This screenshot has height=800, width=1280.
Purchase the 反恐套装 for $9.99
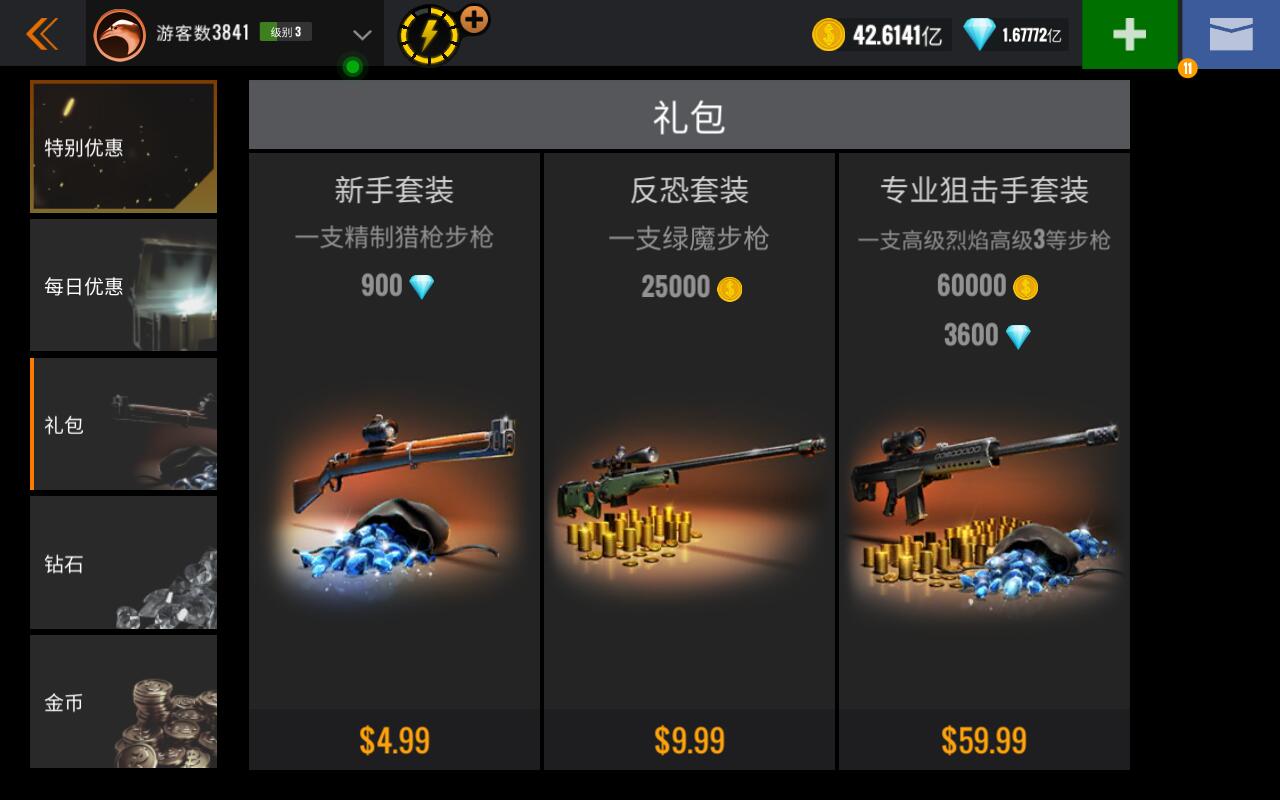pos(689,740)
